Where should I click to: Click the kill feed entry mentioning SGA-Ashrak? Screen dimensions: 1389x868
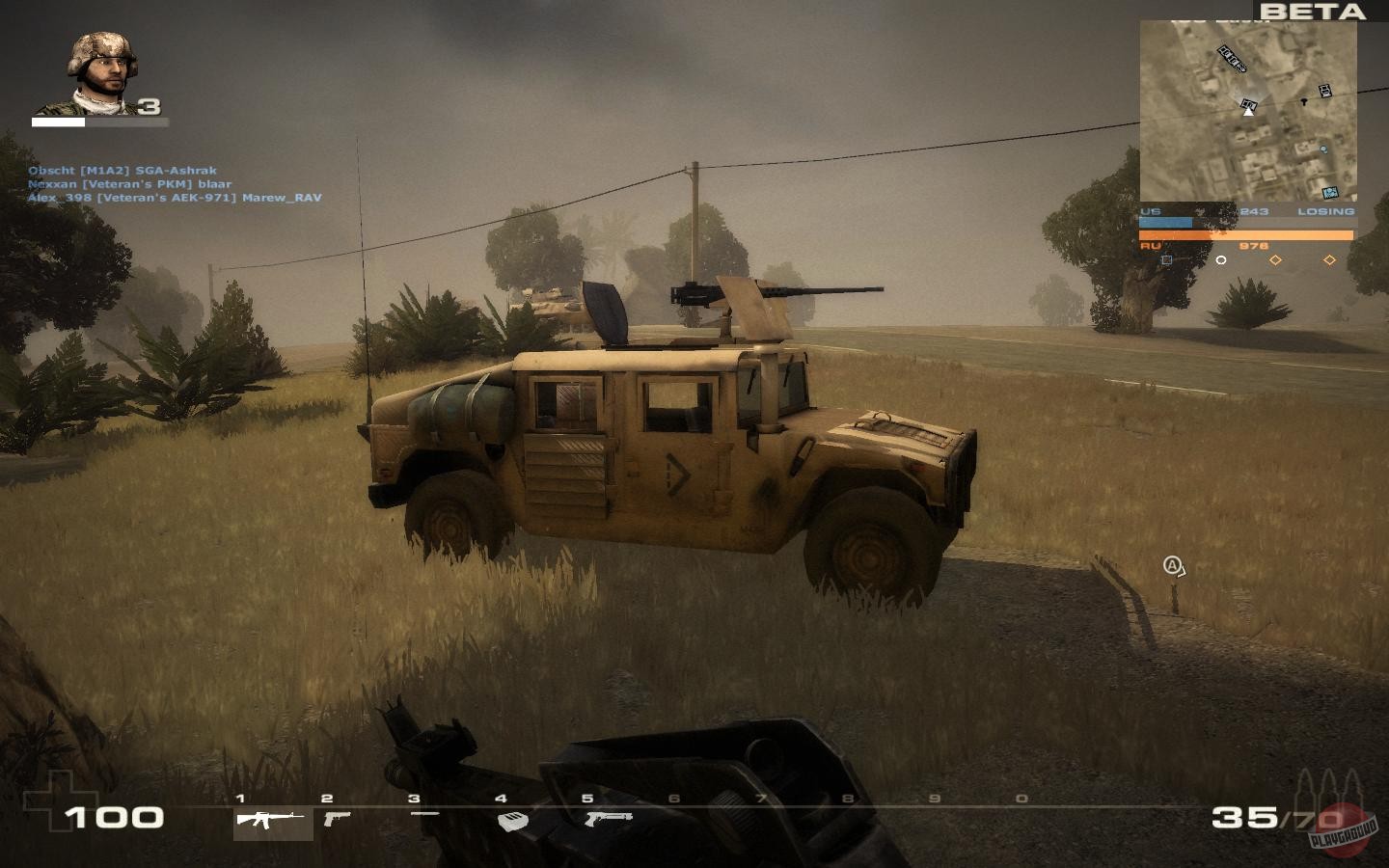point(122,169)
